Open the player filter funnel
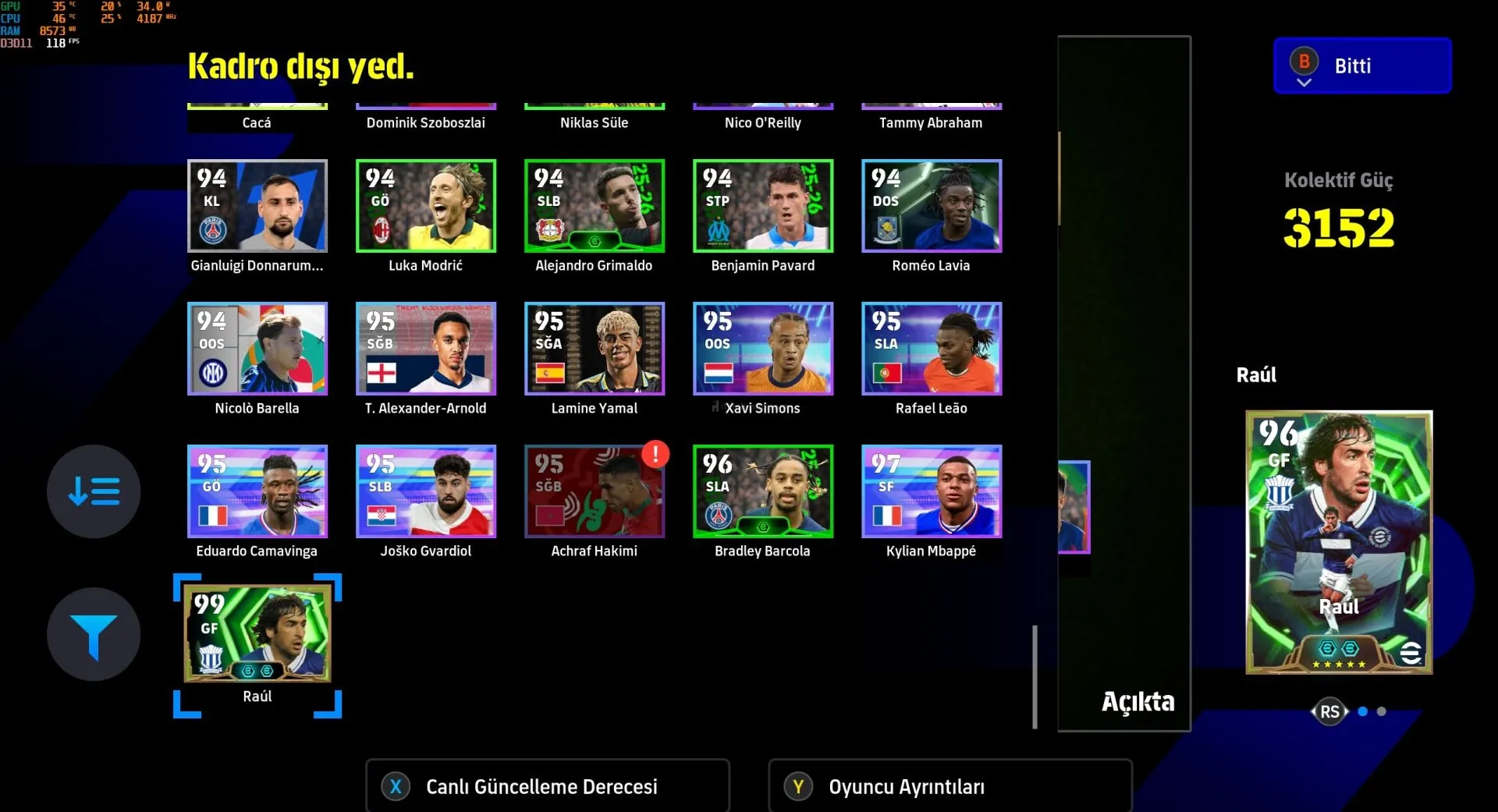 (94, 634)
